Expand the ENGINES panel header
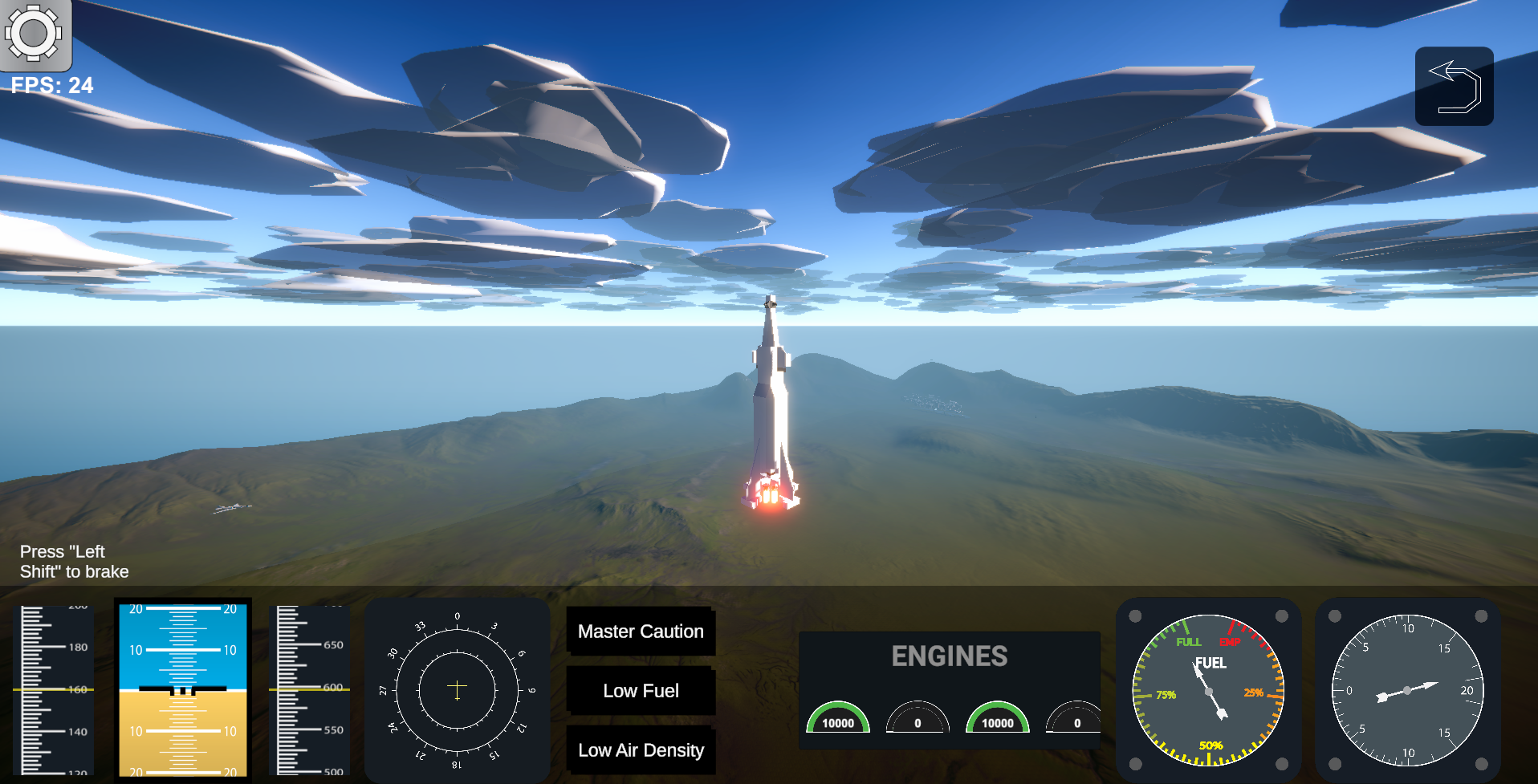Image resolution: width=1538 pixels, height=784 pixels. tap(949, 656)
